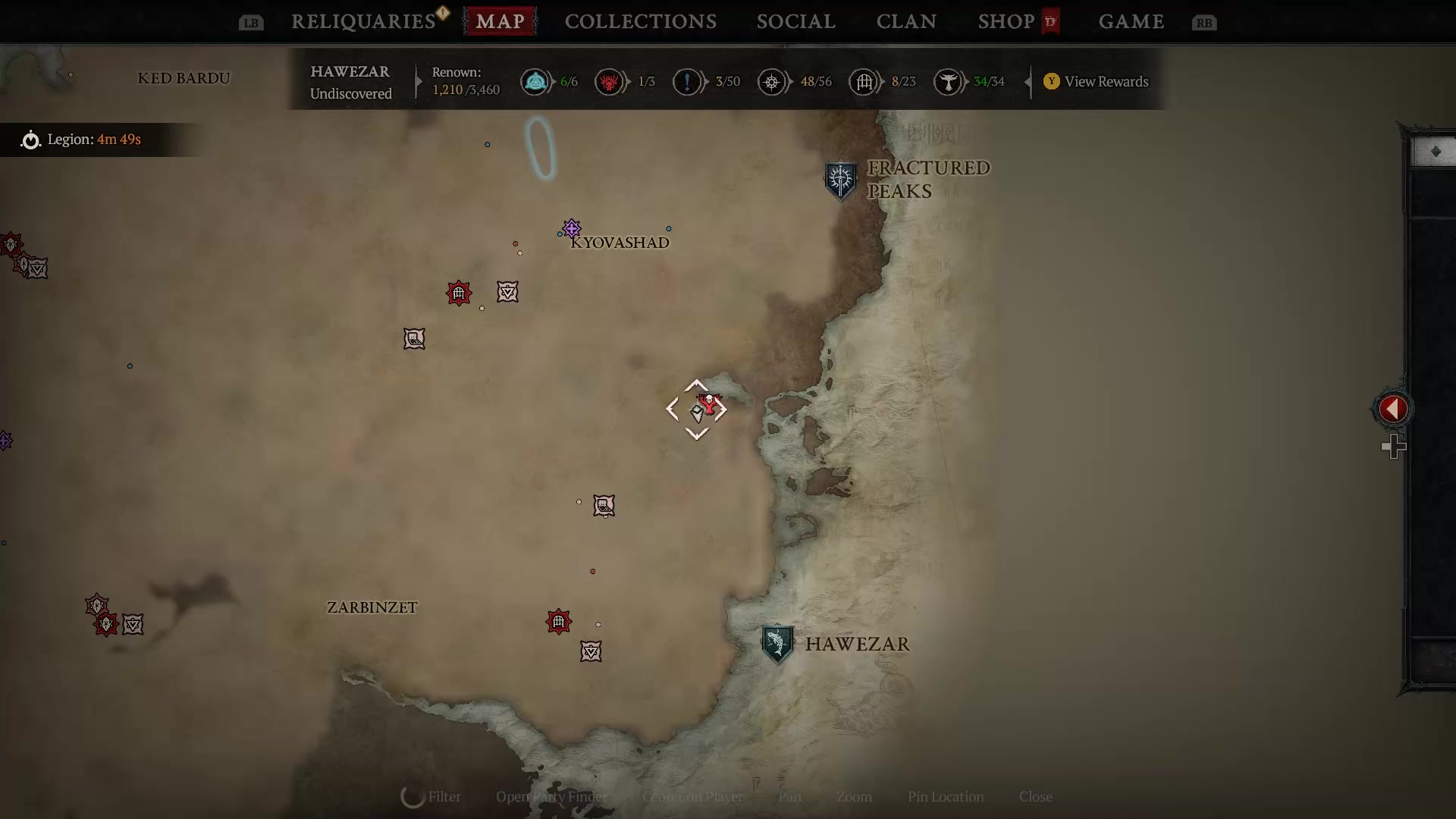Screen dimensions: 1456x819
Task: Click the Kyovashad waypoint icon
Action: (571, 229)
